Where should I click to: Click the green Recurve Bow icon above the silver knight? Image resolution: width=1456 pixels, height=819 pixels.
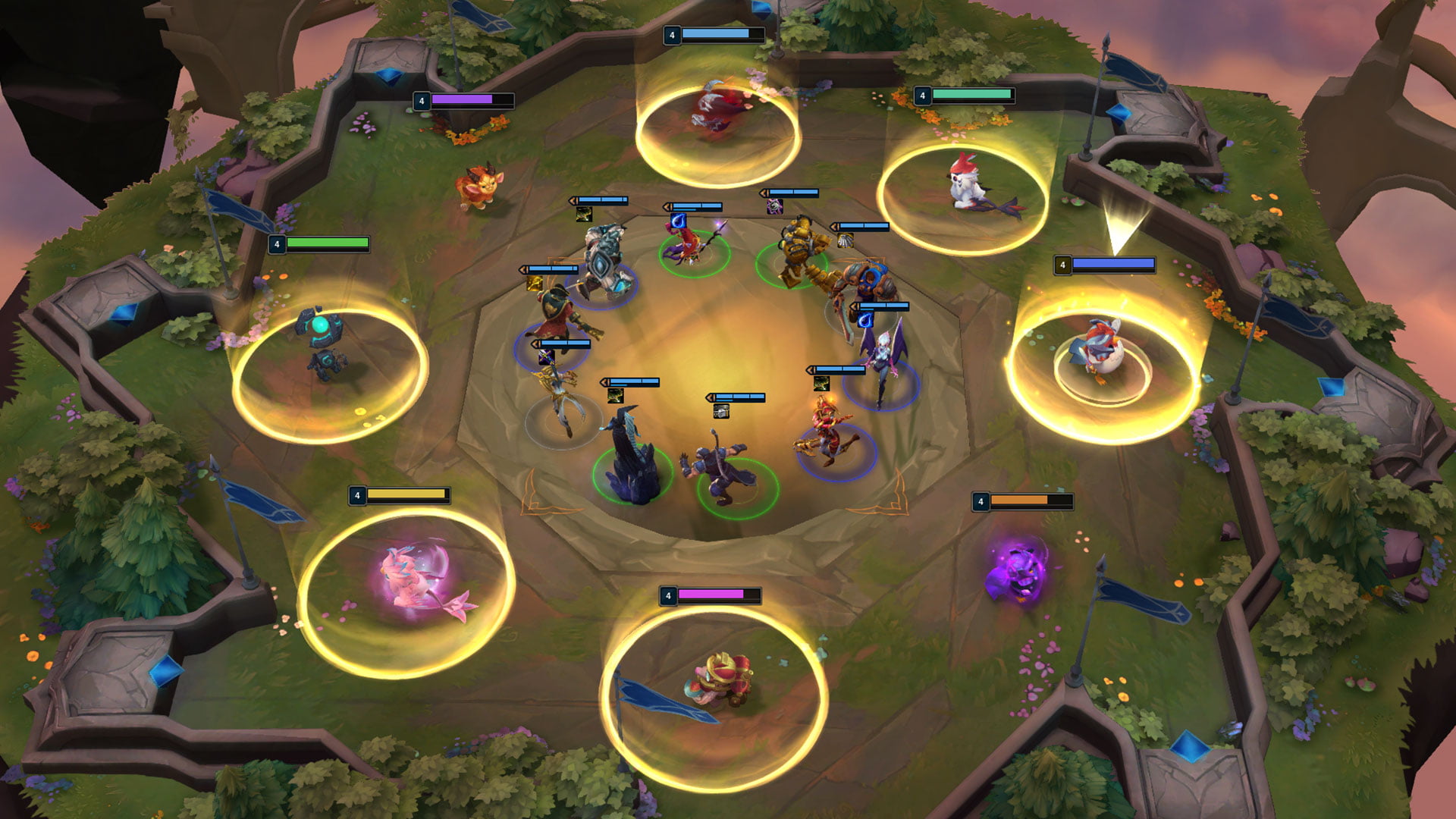584,216
